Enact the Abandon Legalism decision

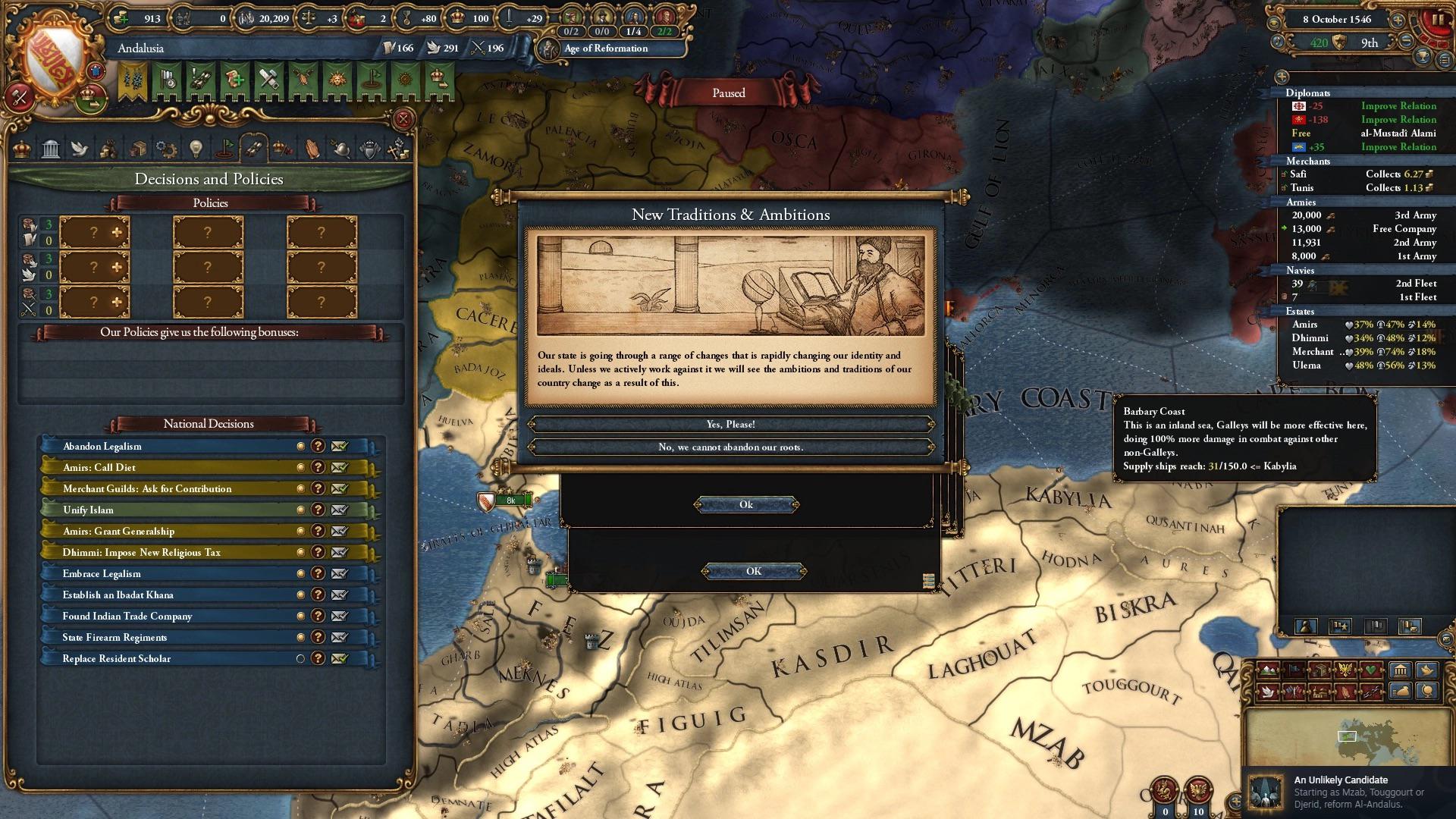click(x=339, y=446)
